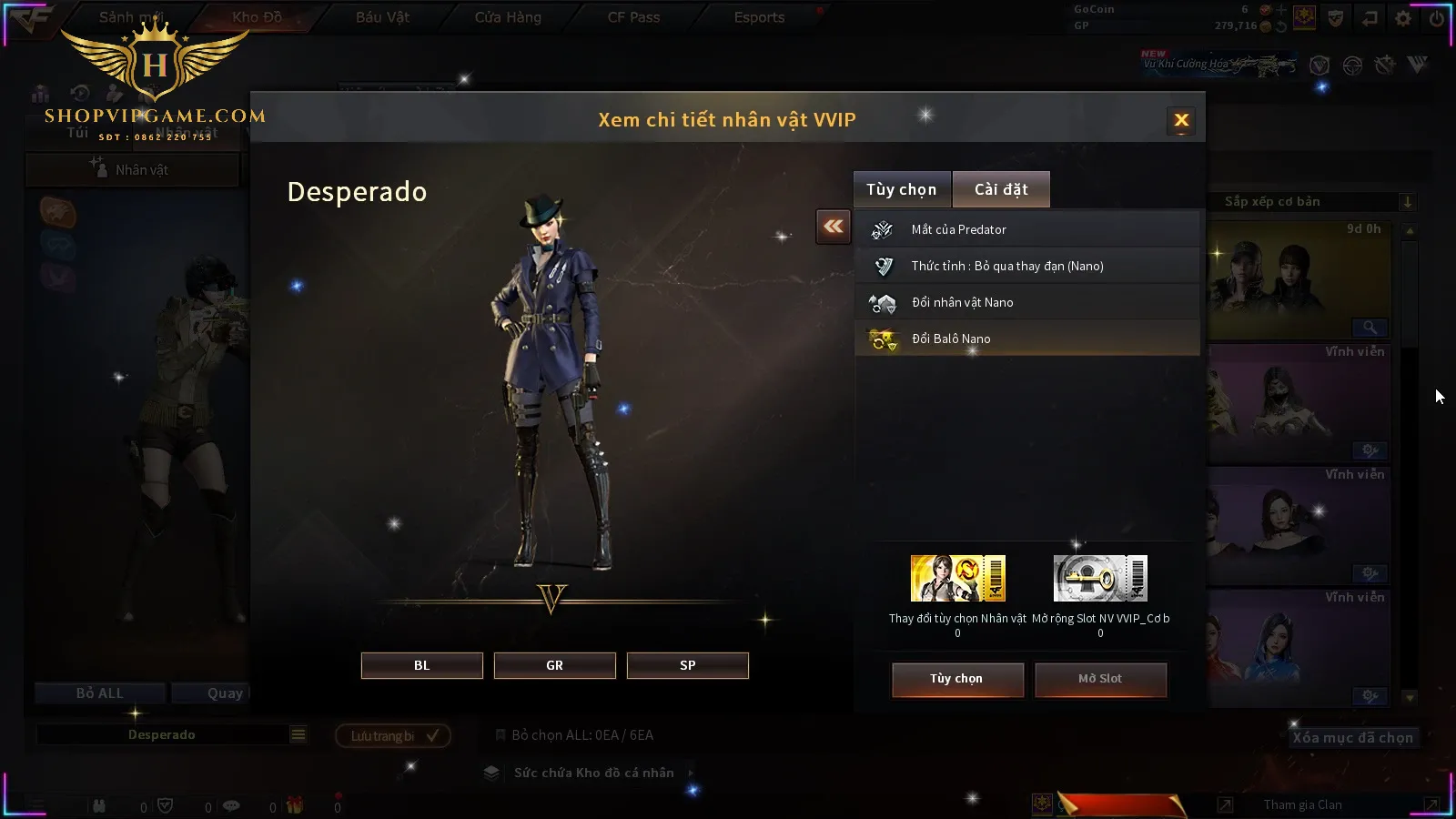Open game settings via the gear icon
This screenshot has height=819, width=1456.
pyautogui.click(x=1403, y=18)
